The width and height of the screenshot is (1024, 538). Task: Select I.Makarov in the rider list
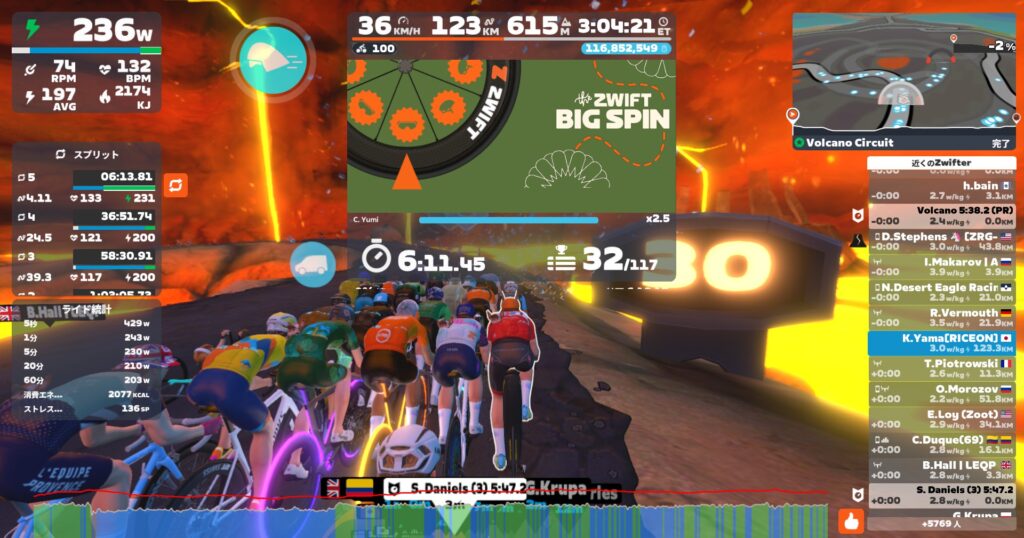point(941,267)
